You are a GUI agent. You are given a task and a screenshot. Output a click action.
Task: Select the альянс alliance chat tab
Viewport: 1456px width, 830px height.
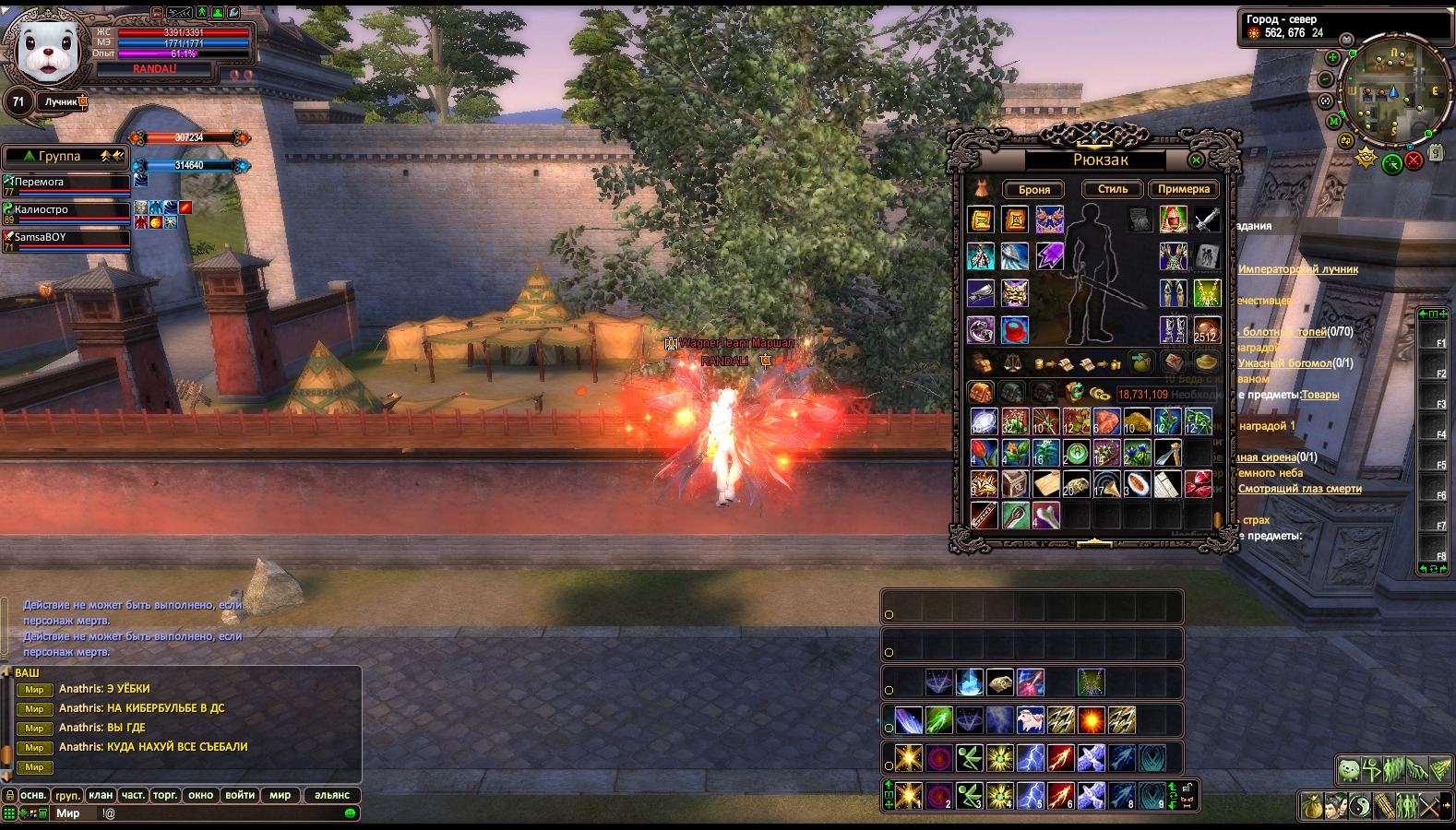pyautogui.click(x=331, y=795)
